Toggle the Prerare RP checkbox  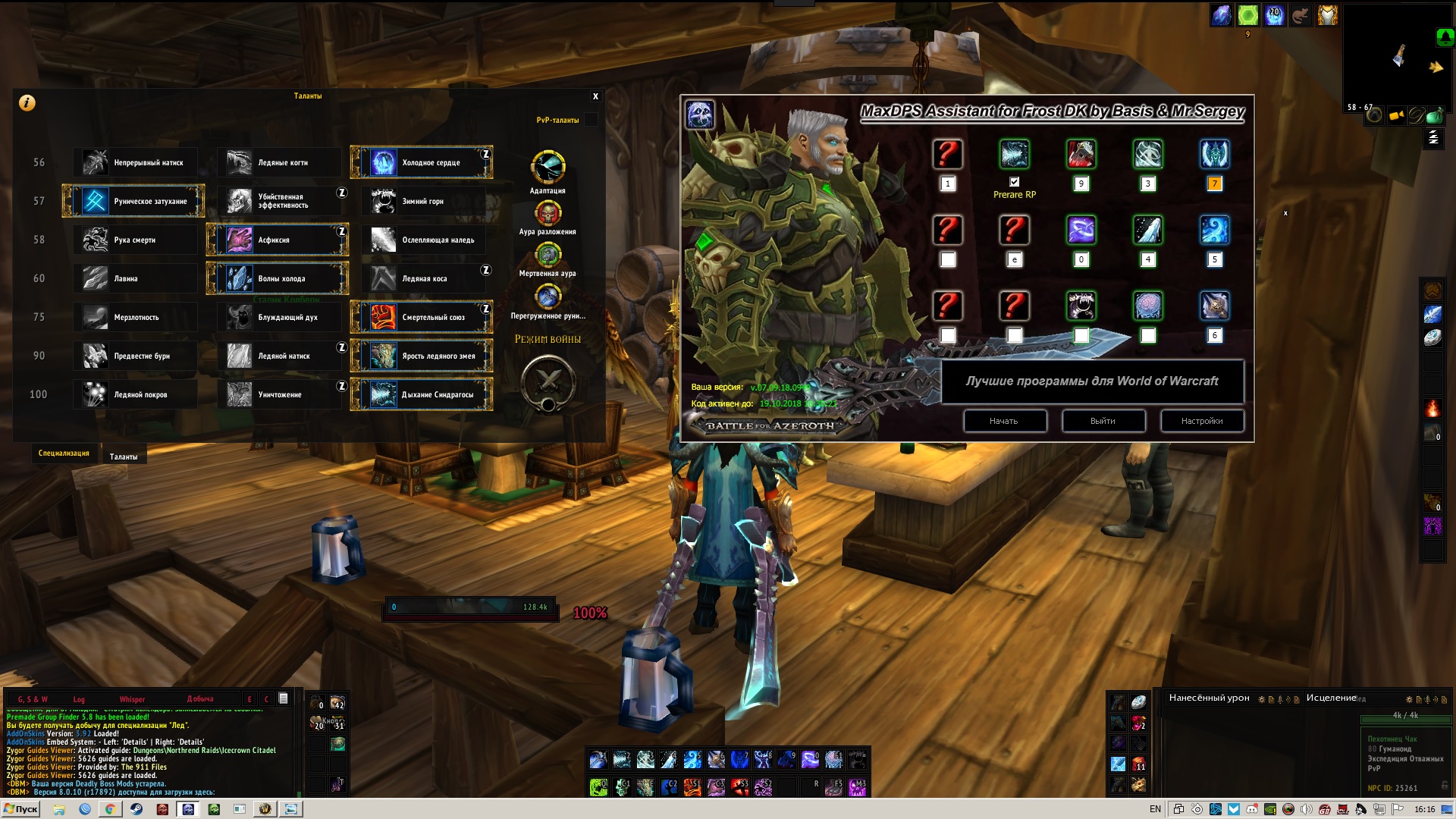(x=1014, y=182)
